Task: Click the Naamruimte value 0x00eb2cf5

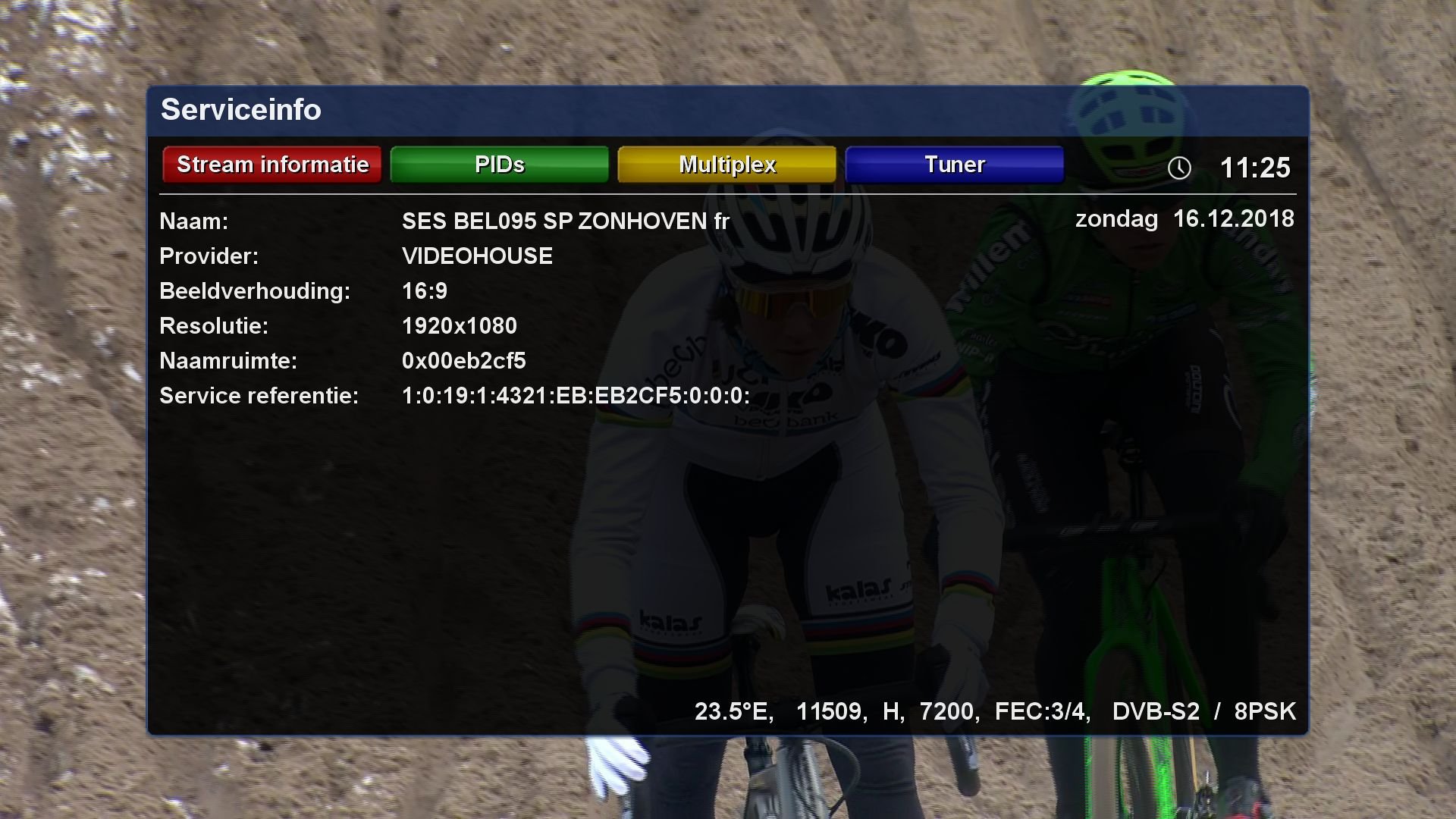Action: [466, 361]
